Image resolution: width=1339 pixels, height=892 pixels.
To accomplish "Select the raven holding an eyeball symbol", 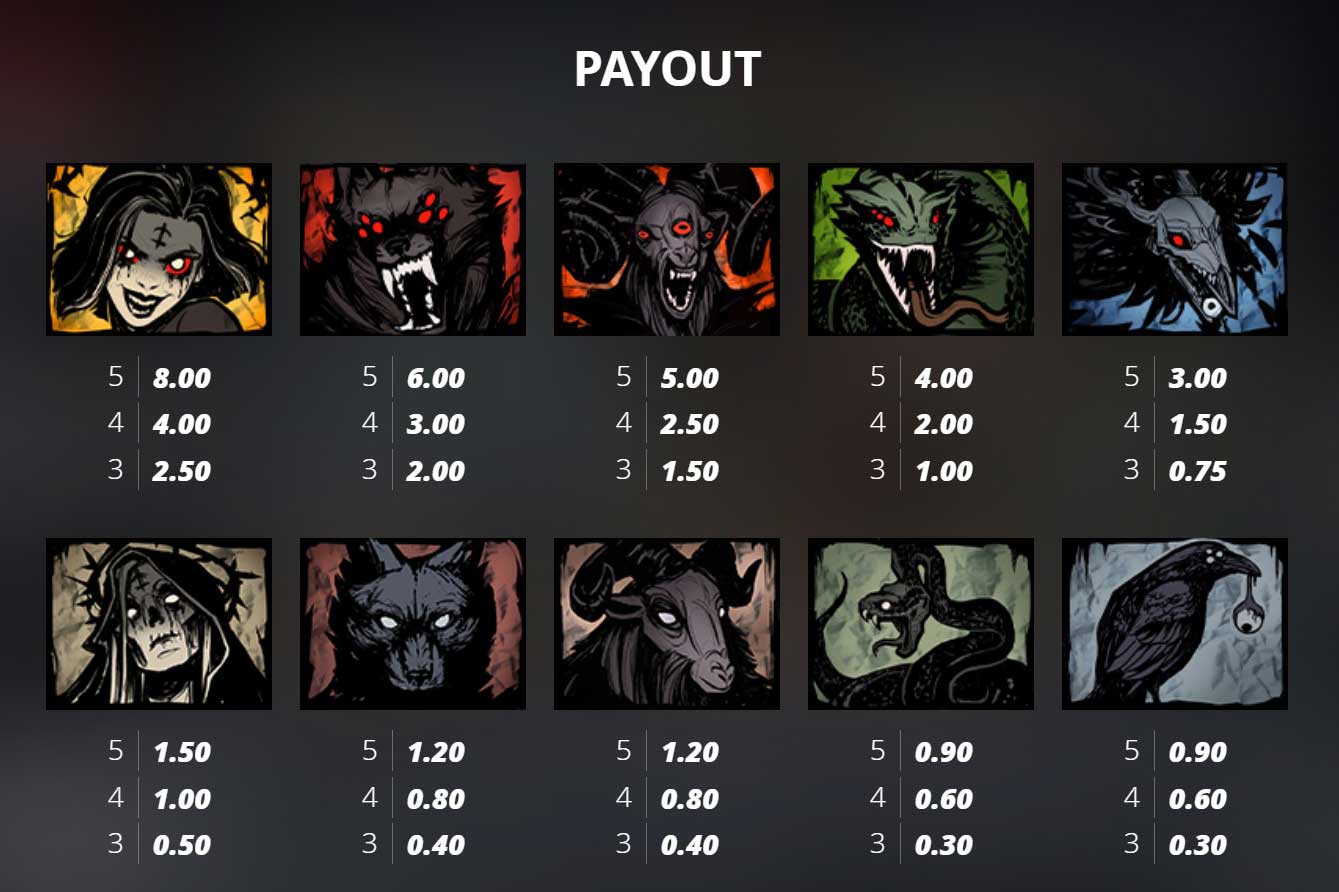I will coord(1175,622).
